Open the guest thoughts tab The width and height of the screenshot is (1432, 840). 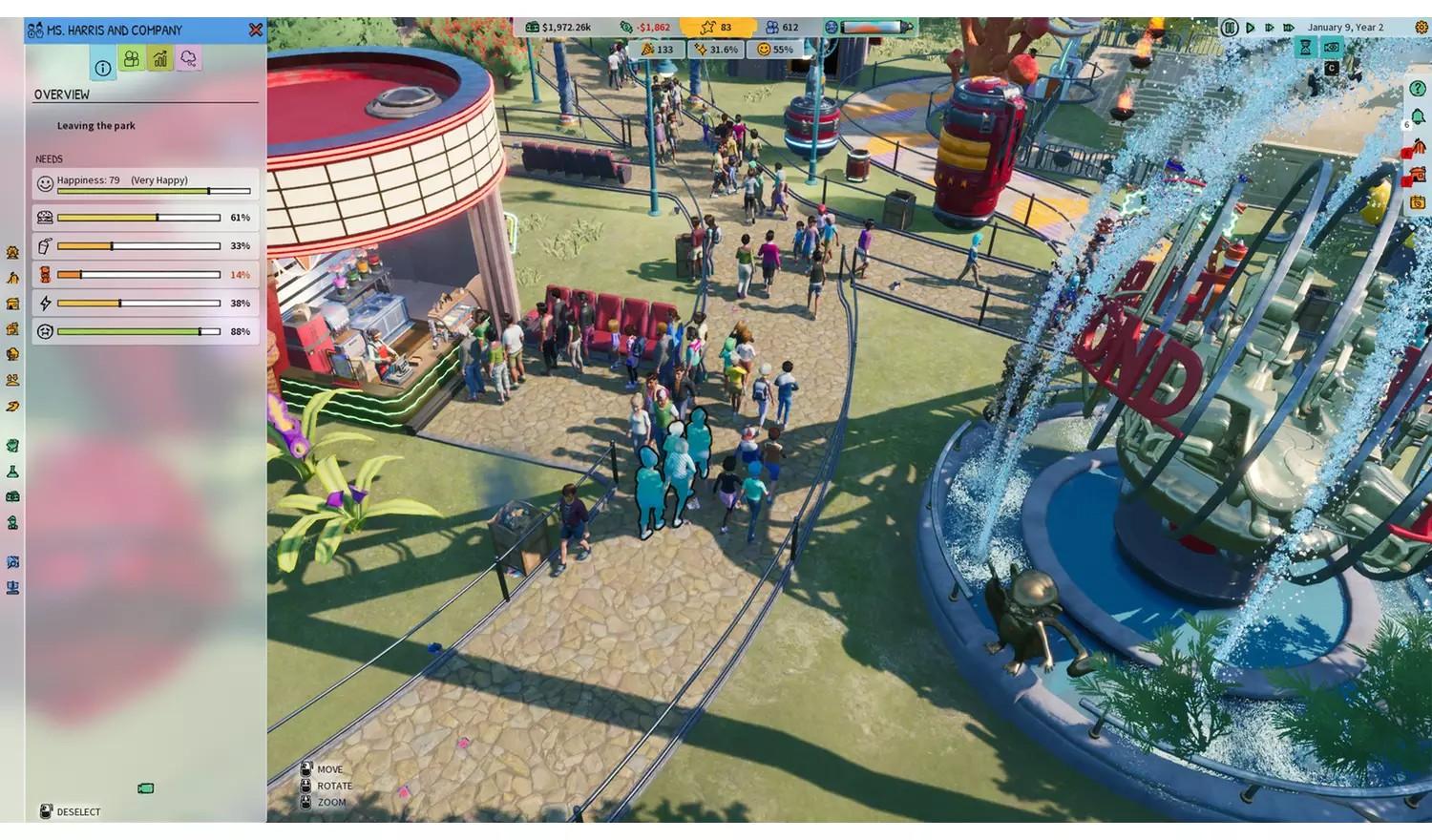click(x=187, y=59)
